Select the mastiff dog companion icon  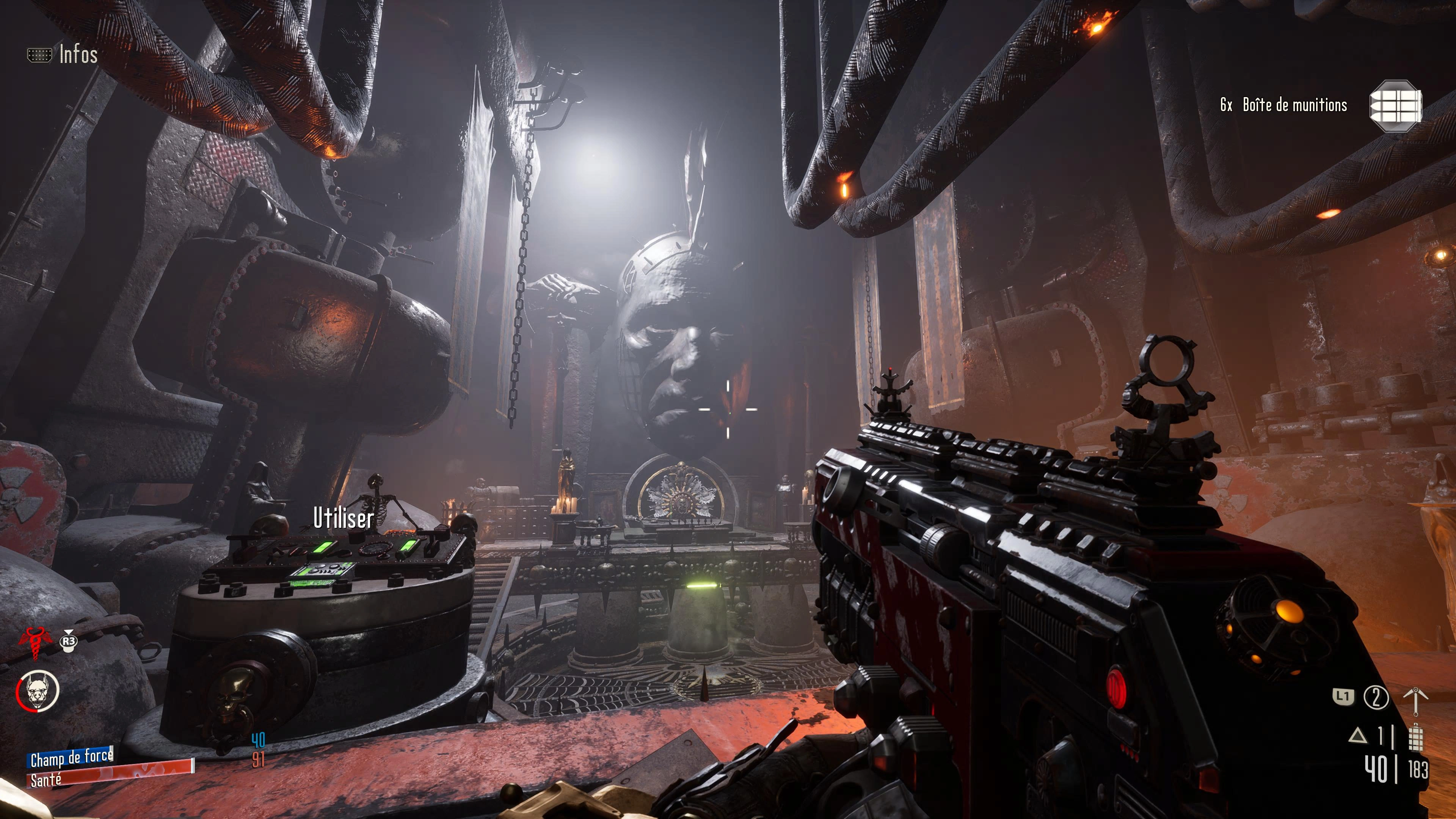point(38,690)
